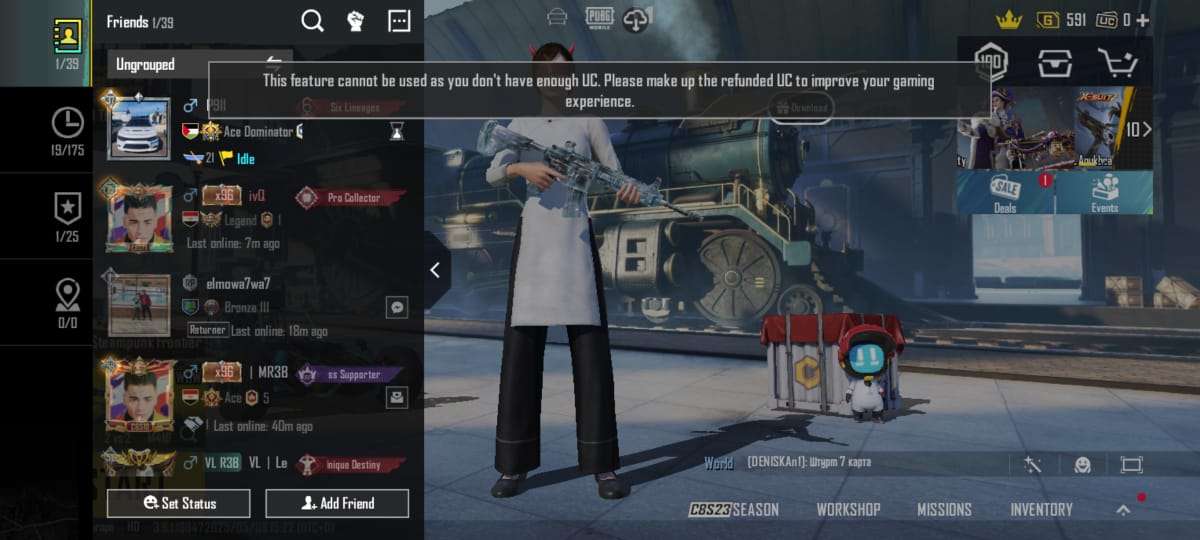Open the Inventory menu

coord(1041,509)
